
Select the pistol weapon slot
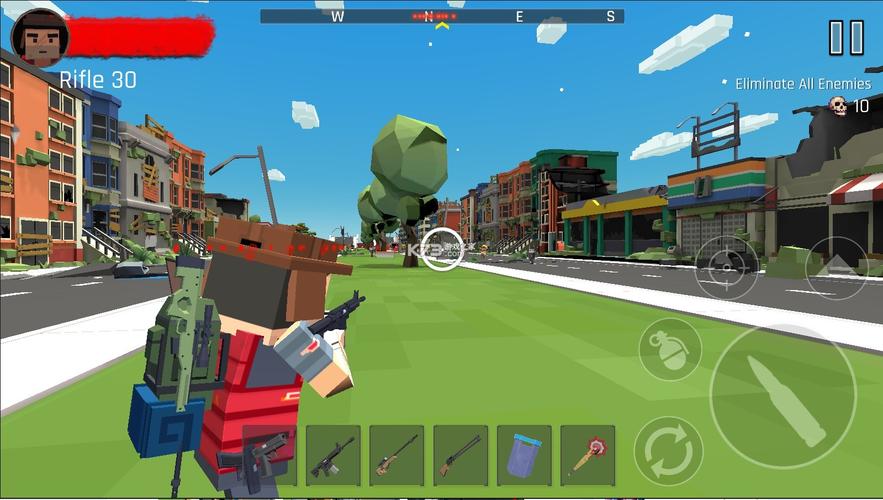point(269,455)
